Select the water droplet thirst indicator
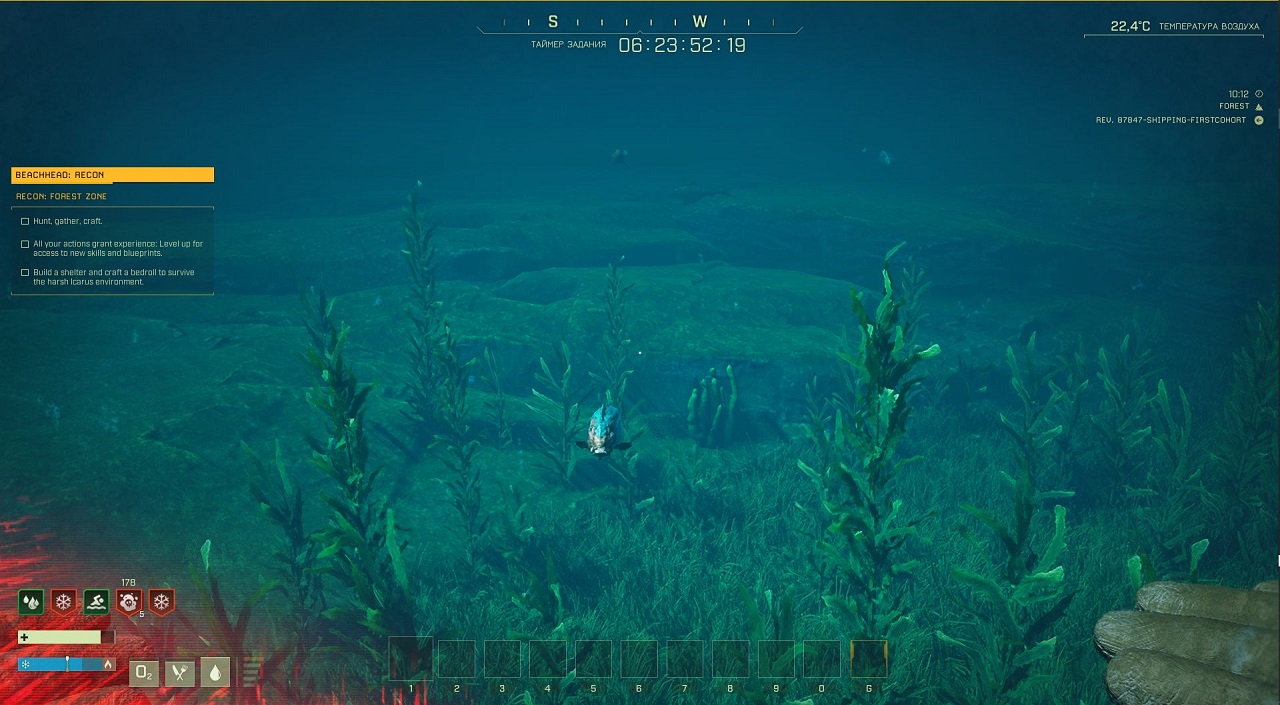This screenshot has height=705, width=1280. pos(215,672)
